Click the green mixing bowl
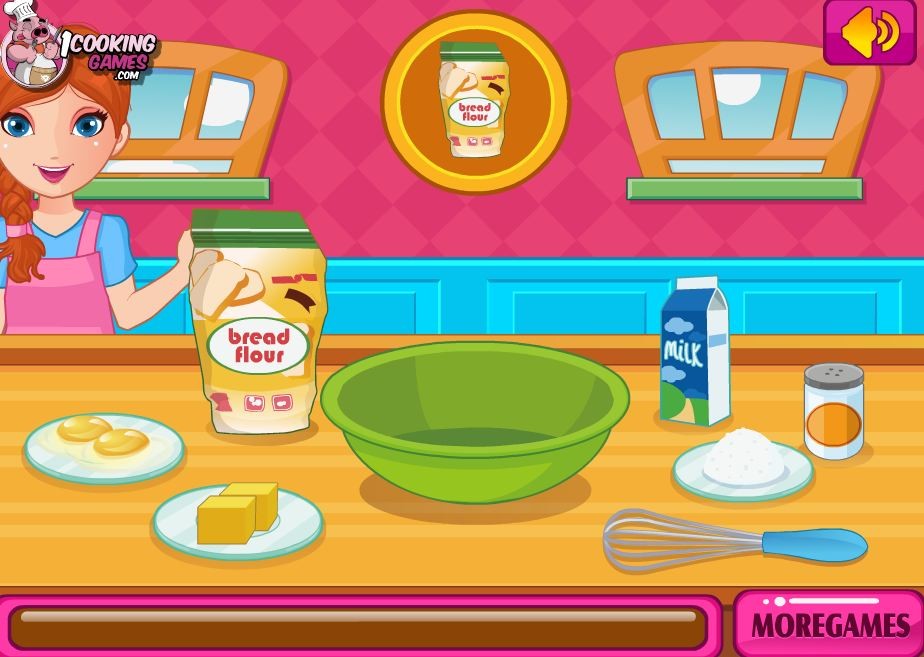924x657 pixels. coord(474,416)
